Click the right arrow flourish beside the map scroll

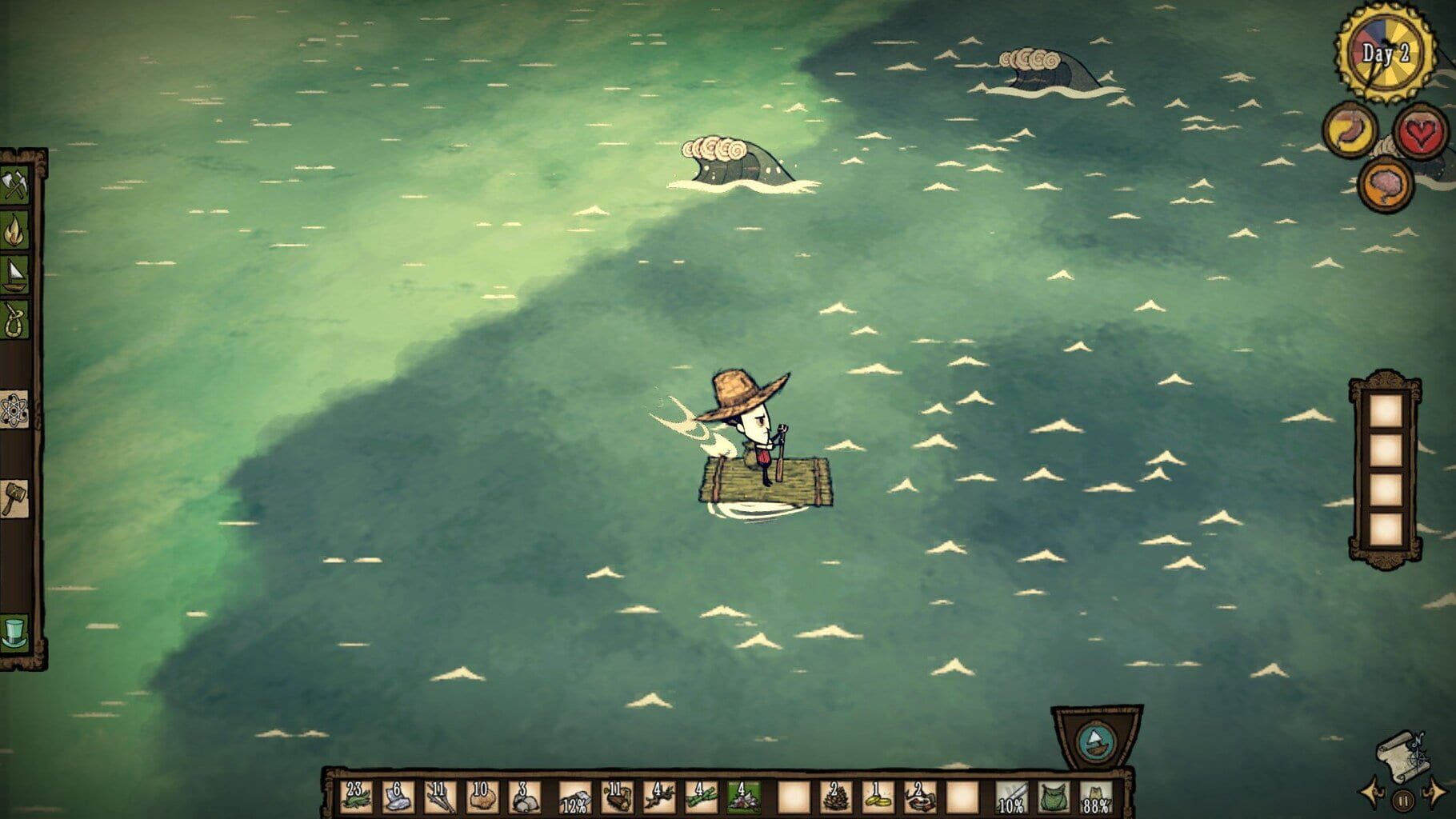[1434, 792]
